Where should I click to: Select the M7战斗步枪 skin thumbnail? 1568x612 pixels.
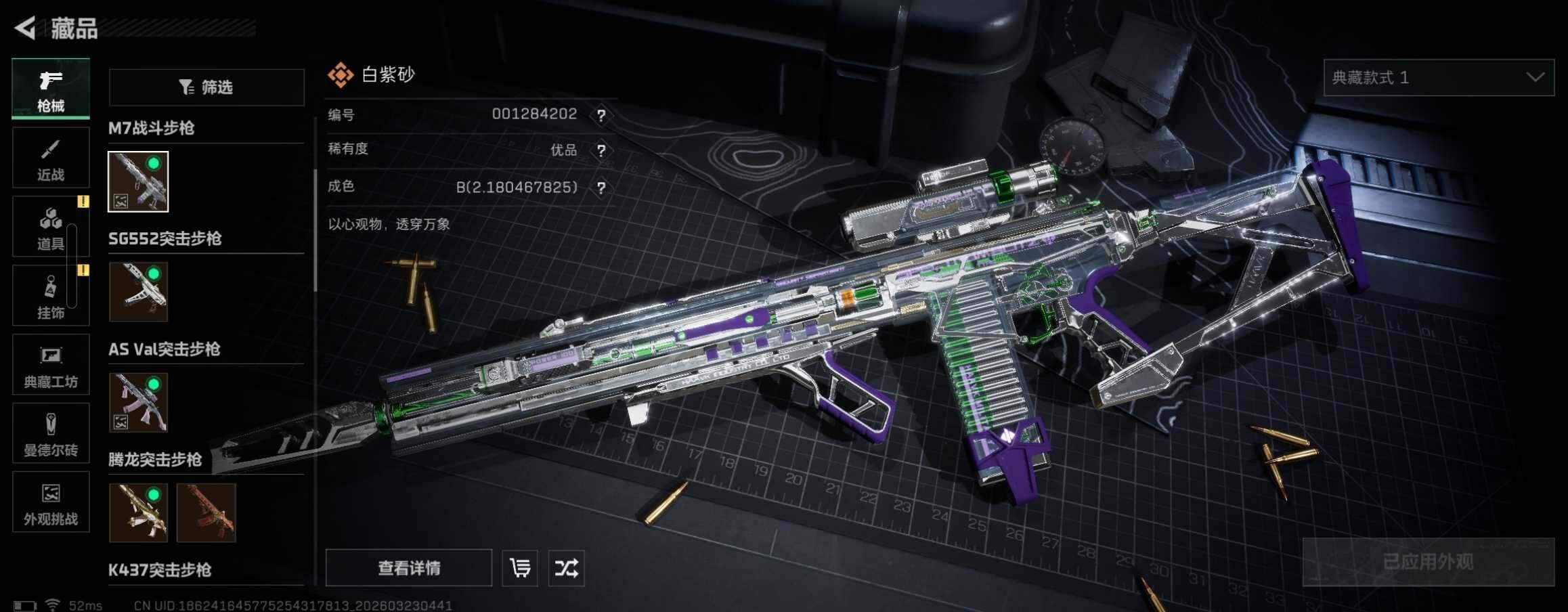coord(138,181)
